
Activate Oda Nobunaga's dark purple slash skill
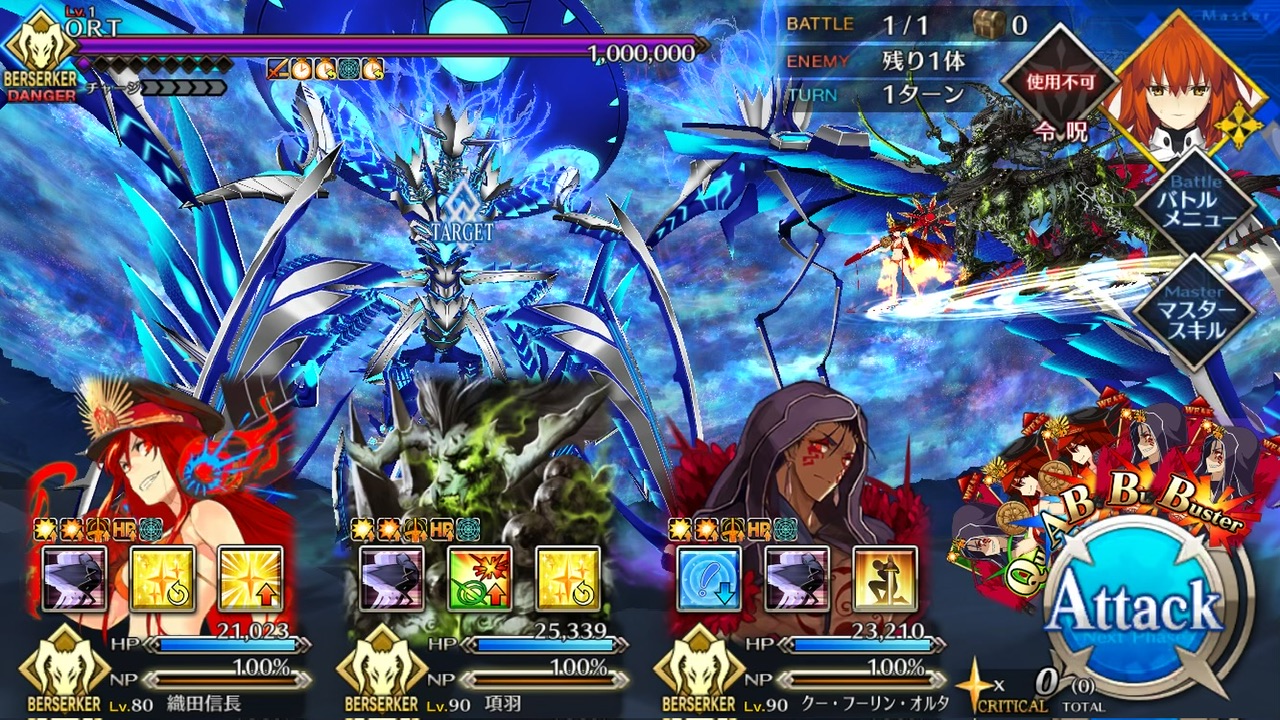coord(74,579)
